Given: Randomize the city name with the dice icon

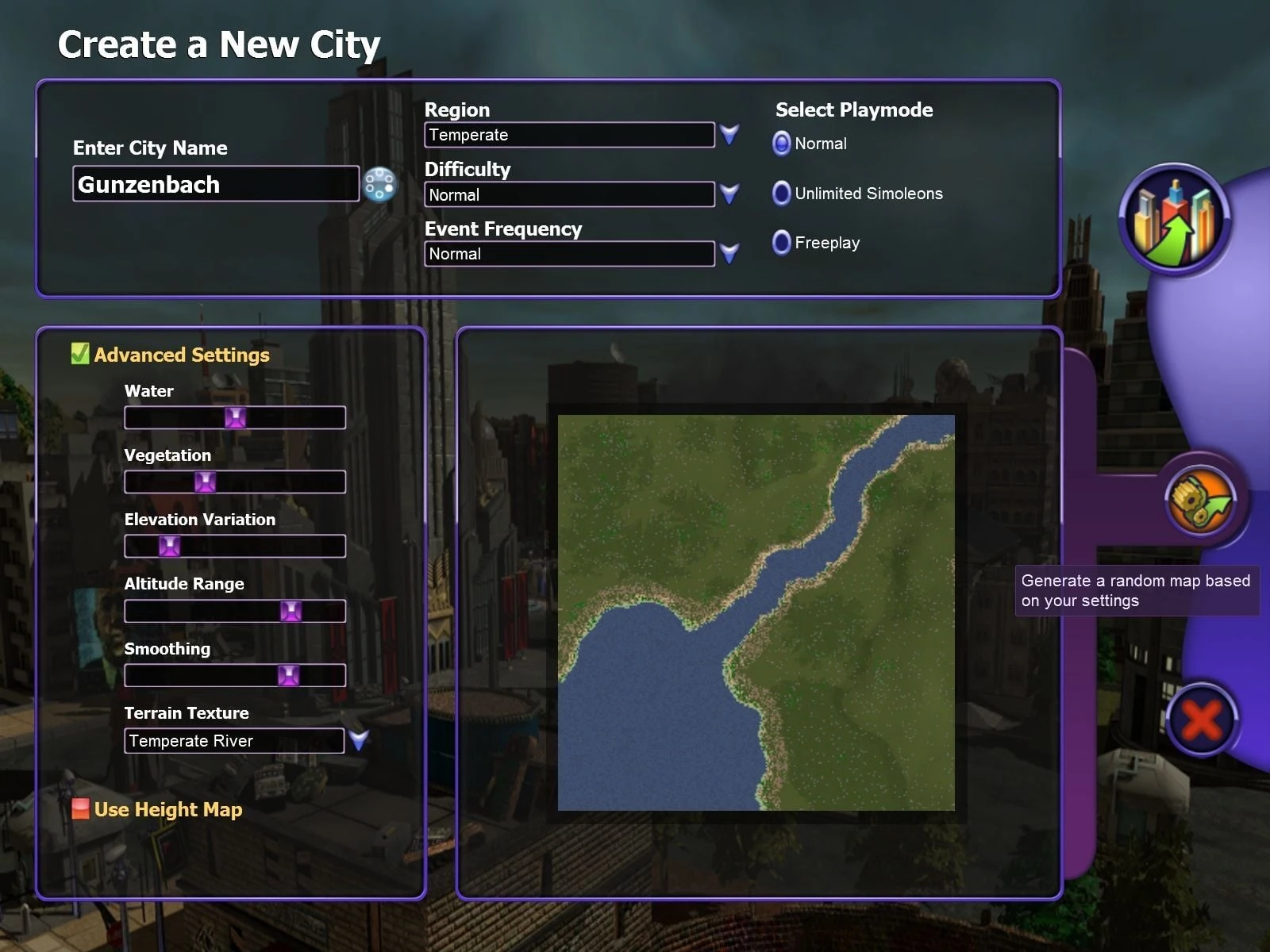Looking at the screenshot, I should [379, 184].
